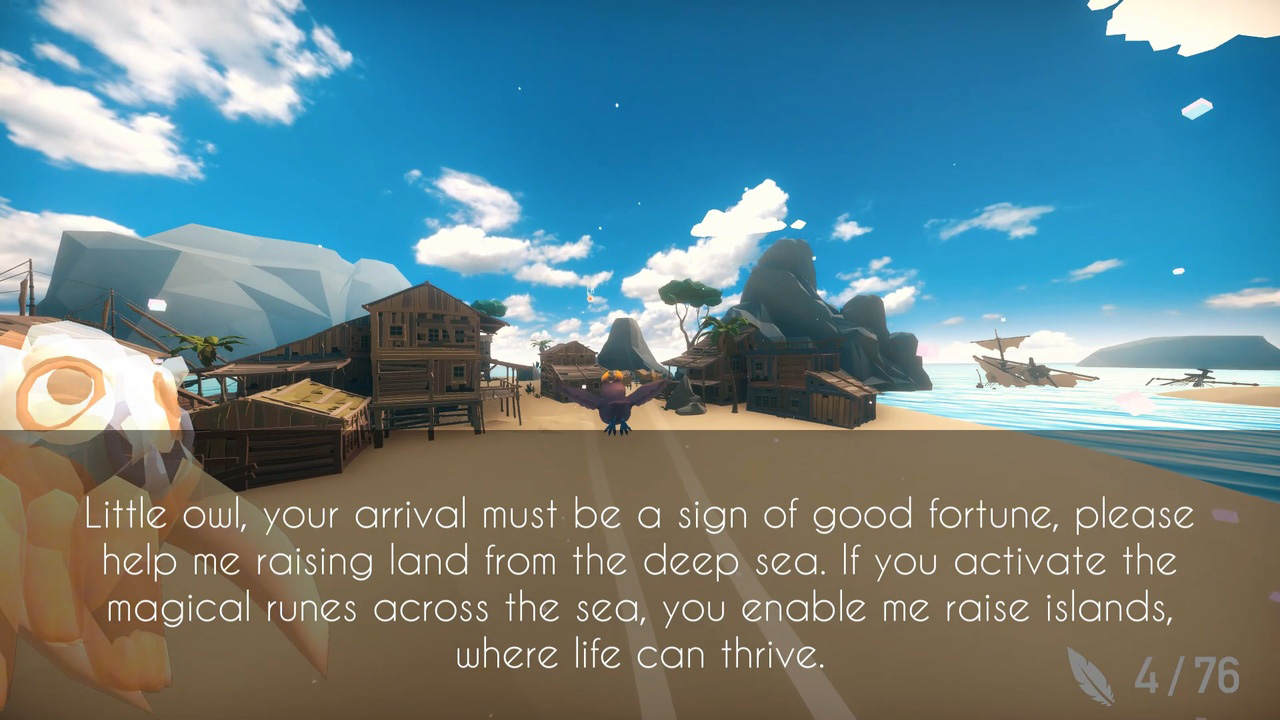Click the final line 'where life can thrive'
The image size is (1280, 720).
point(640,654)
